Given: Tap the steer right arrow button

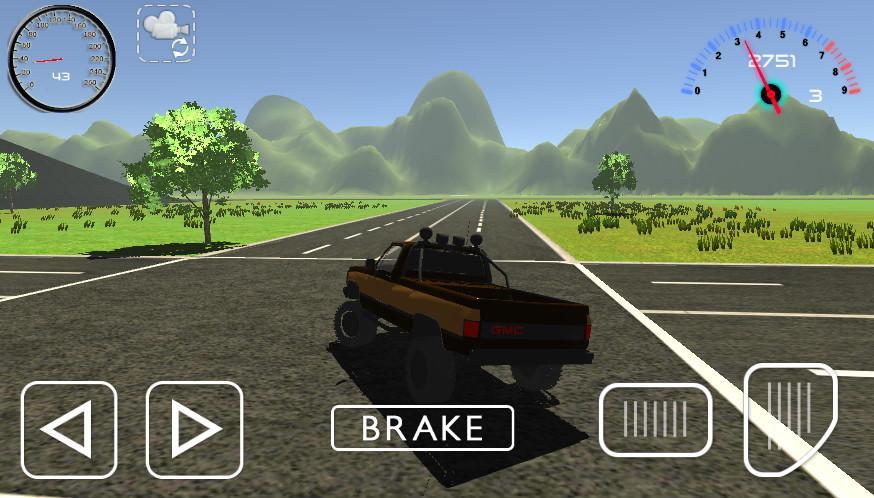Looking at the screenshot, I should 195,430.
